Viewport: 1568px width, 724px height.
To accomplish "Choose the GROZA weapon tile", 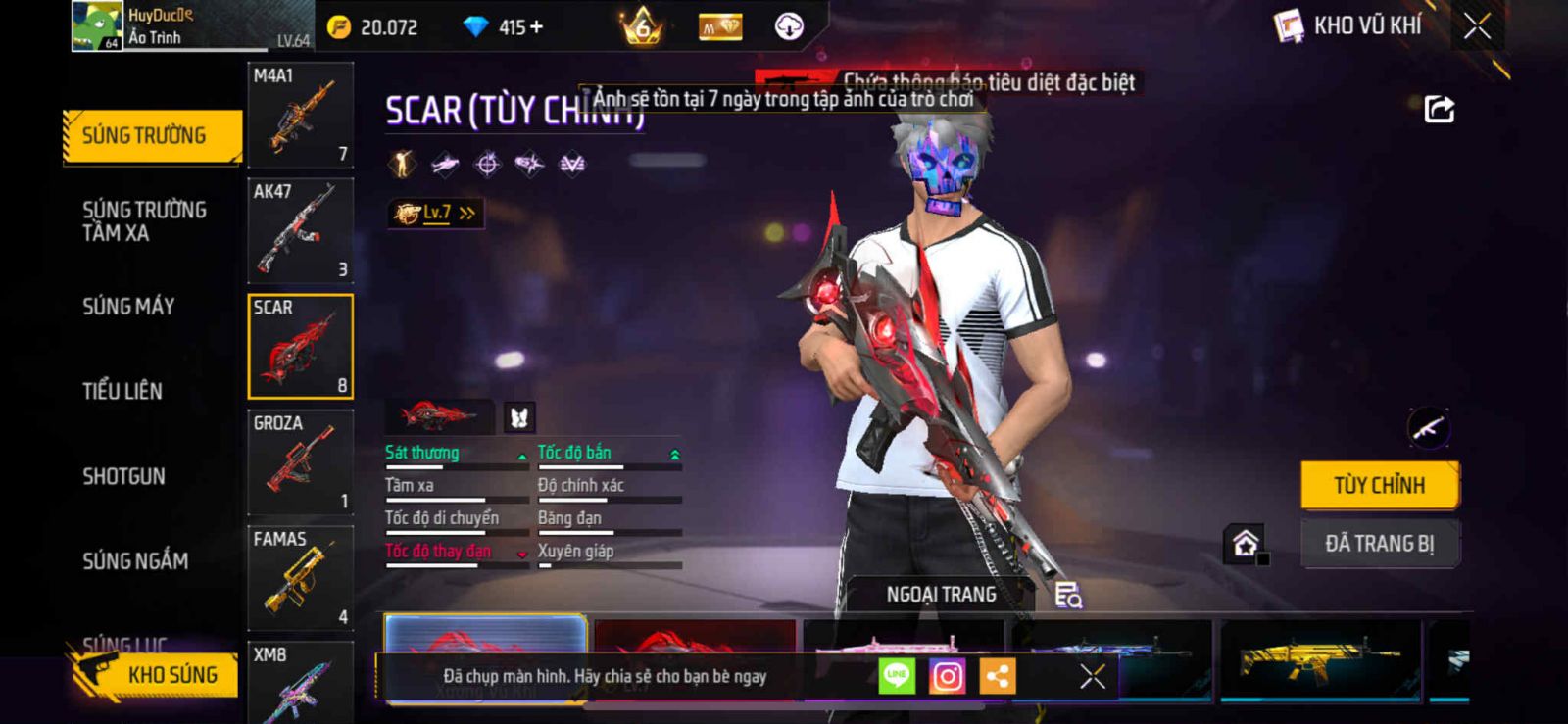I will [x=300, y=461].
